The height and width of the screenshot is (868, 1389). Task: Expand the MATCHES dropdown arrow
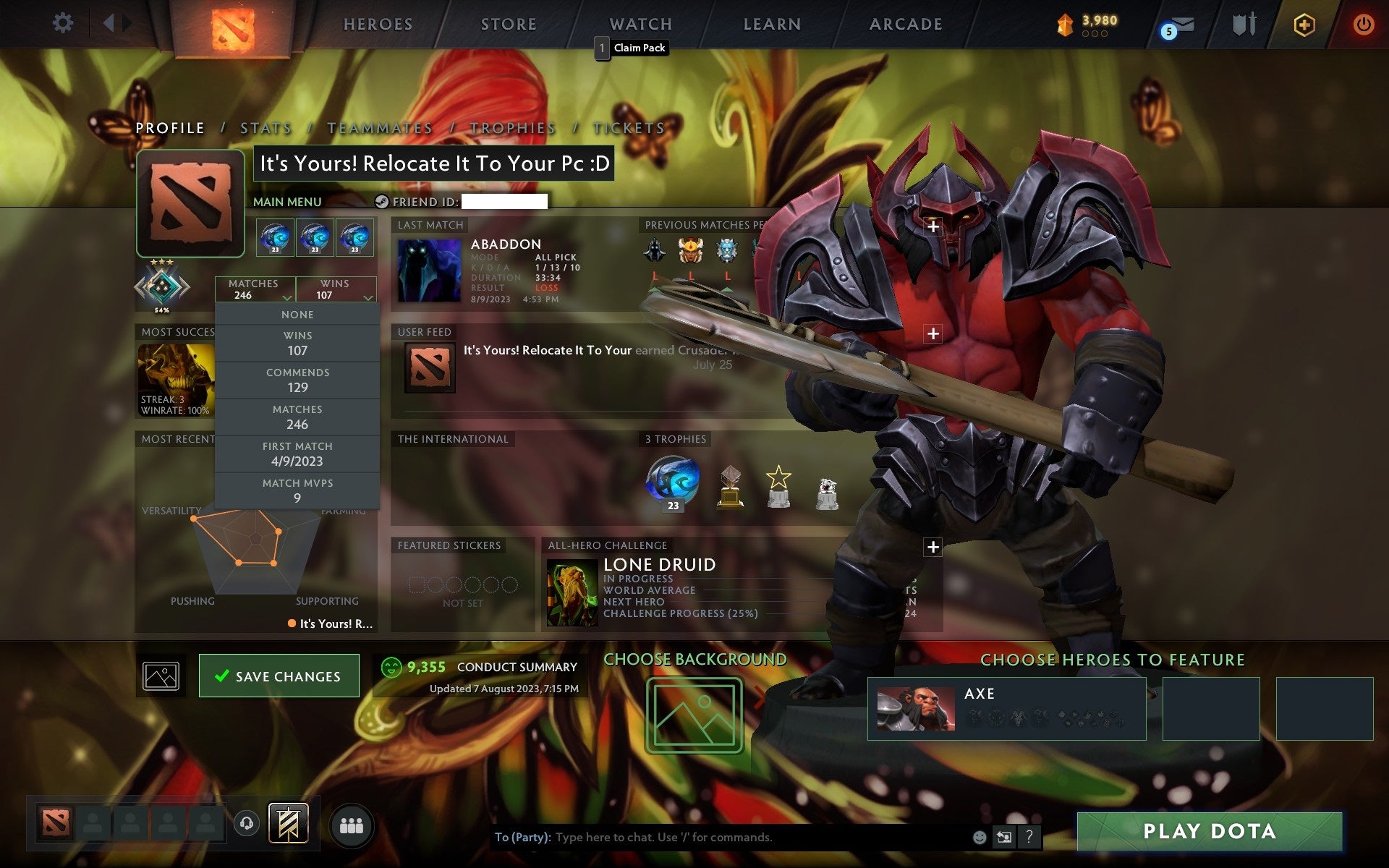coord(286,298)
